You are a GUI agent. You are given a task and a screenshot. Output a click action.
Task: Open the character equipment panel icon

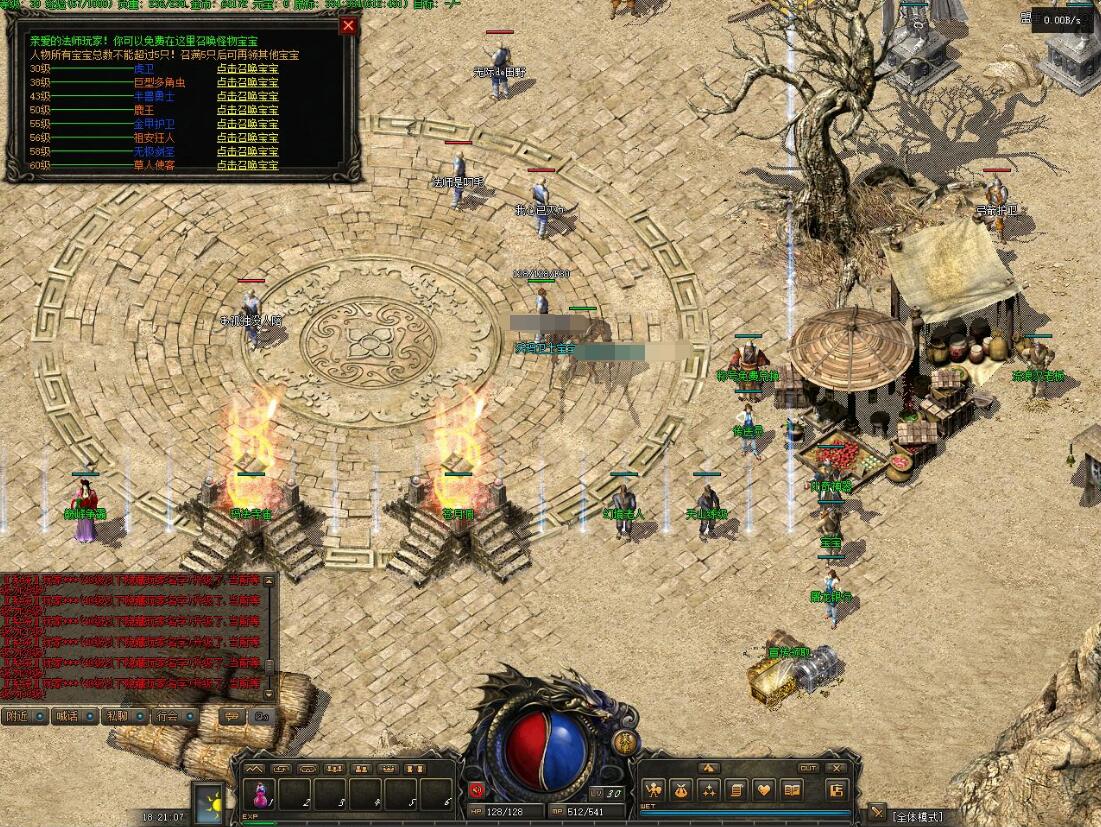pos(653,791)
